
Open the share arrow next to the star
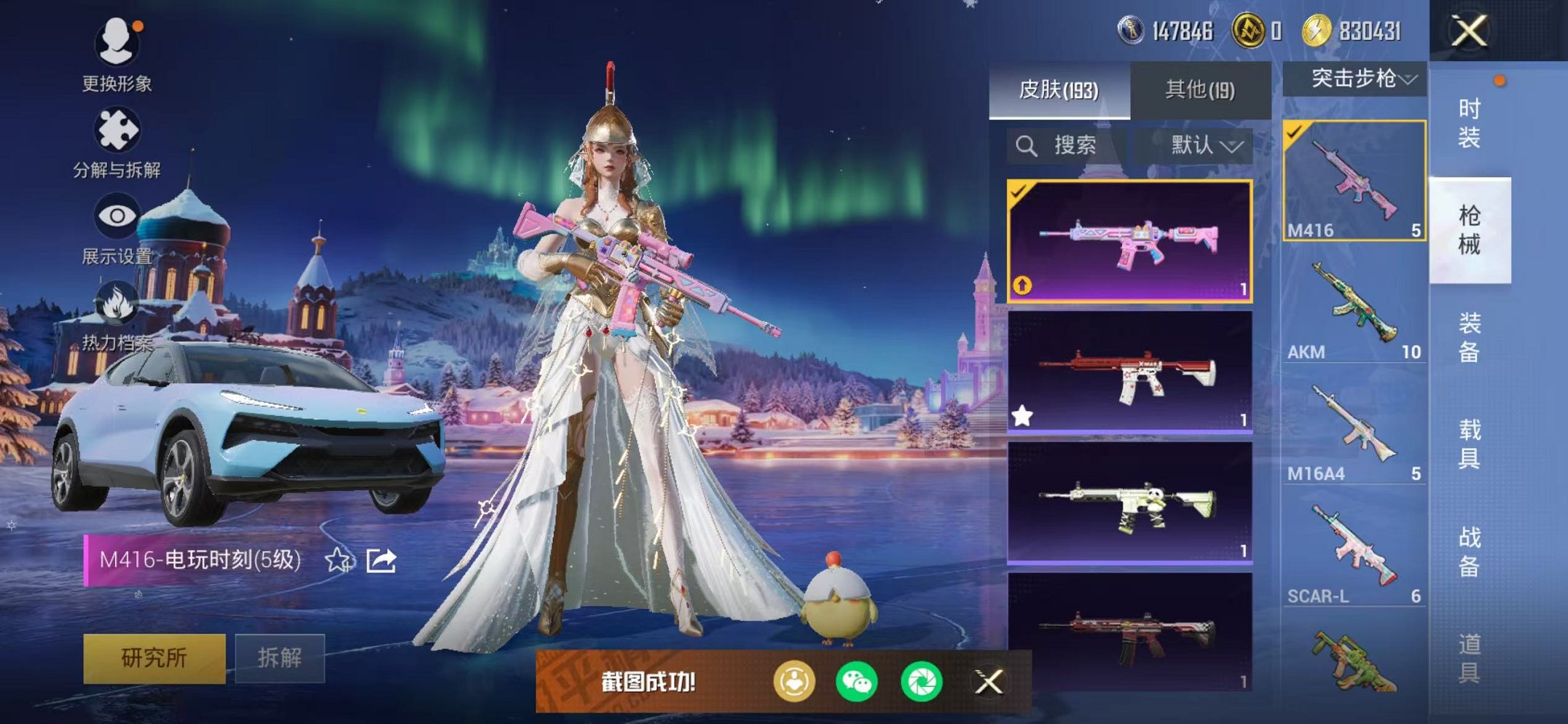382,559
